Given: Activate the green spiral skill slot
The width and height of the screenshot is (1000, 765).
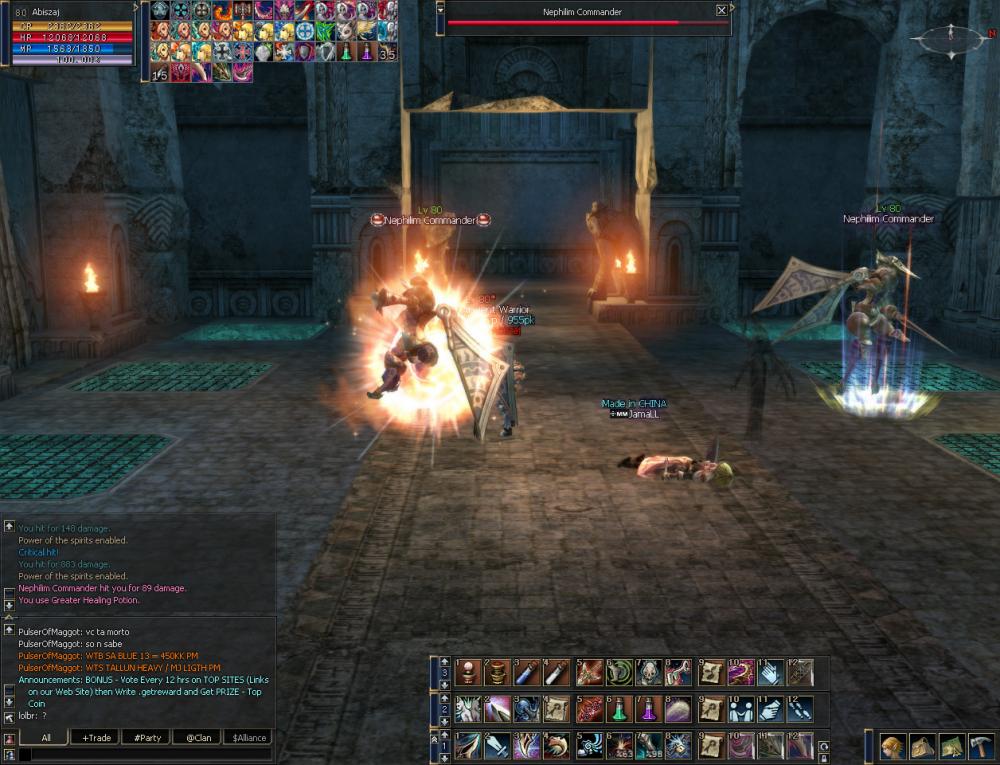Looking at the screenshot, I should (x=619, y=672).
